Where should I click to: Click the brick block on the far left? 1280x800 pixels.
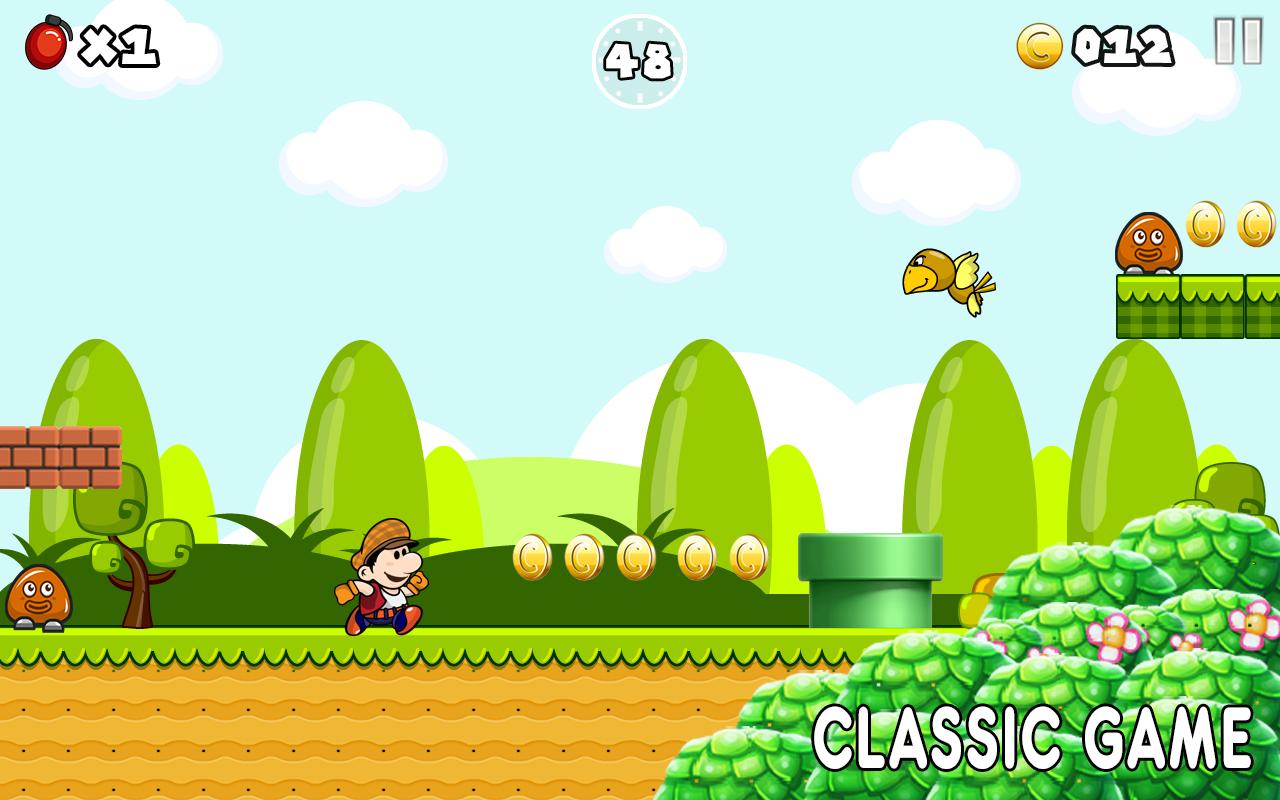click(60, 455)
